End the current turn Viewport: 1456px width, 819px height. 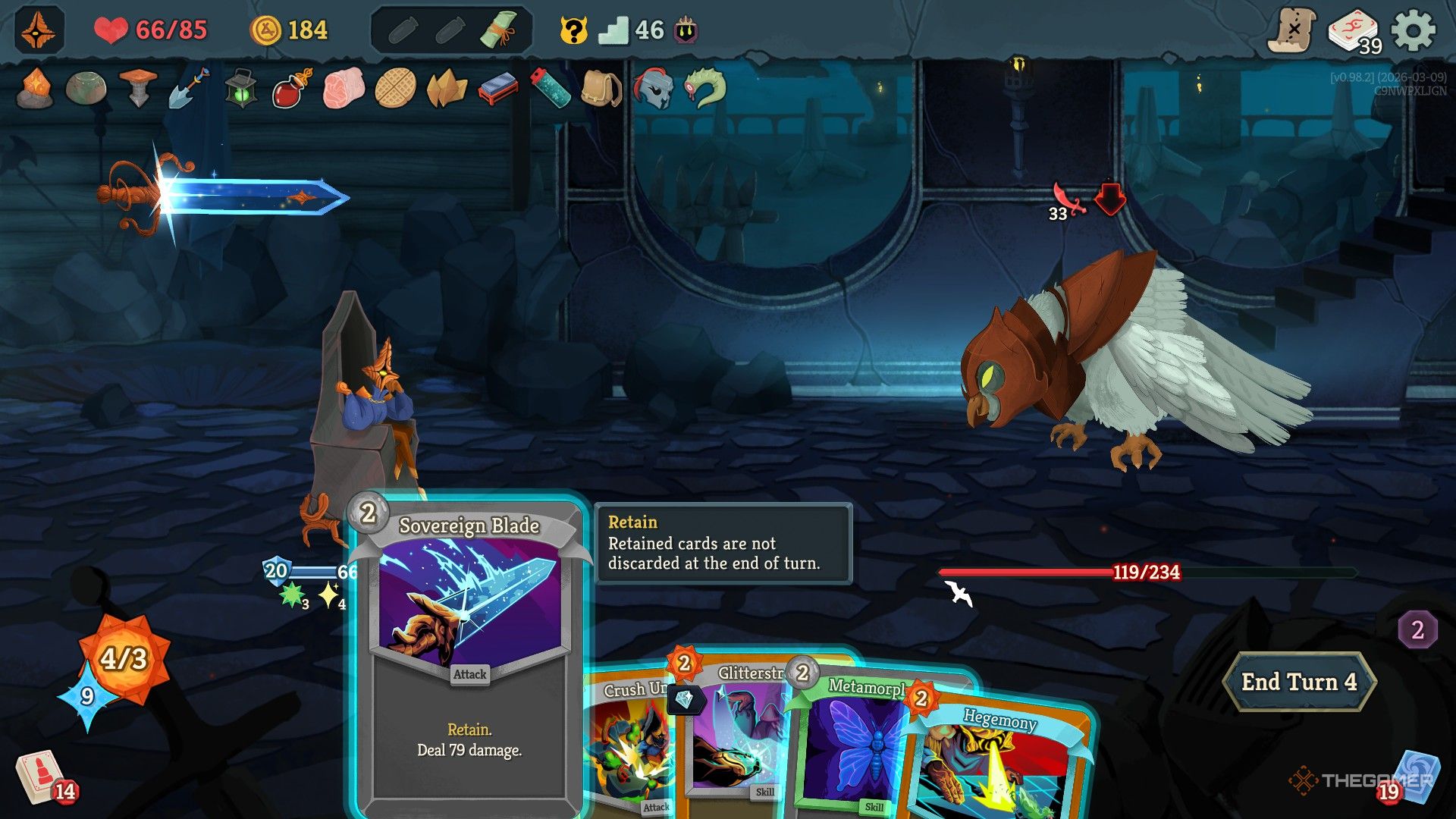[x=1298, y=682]
